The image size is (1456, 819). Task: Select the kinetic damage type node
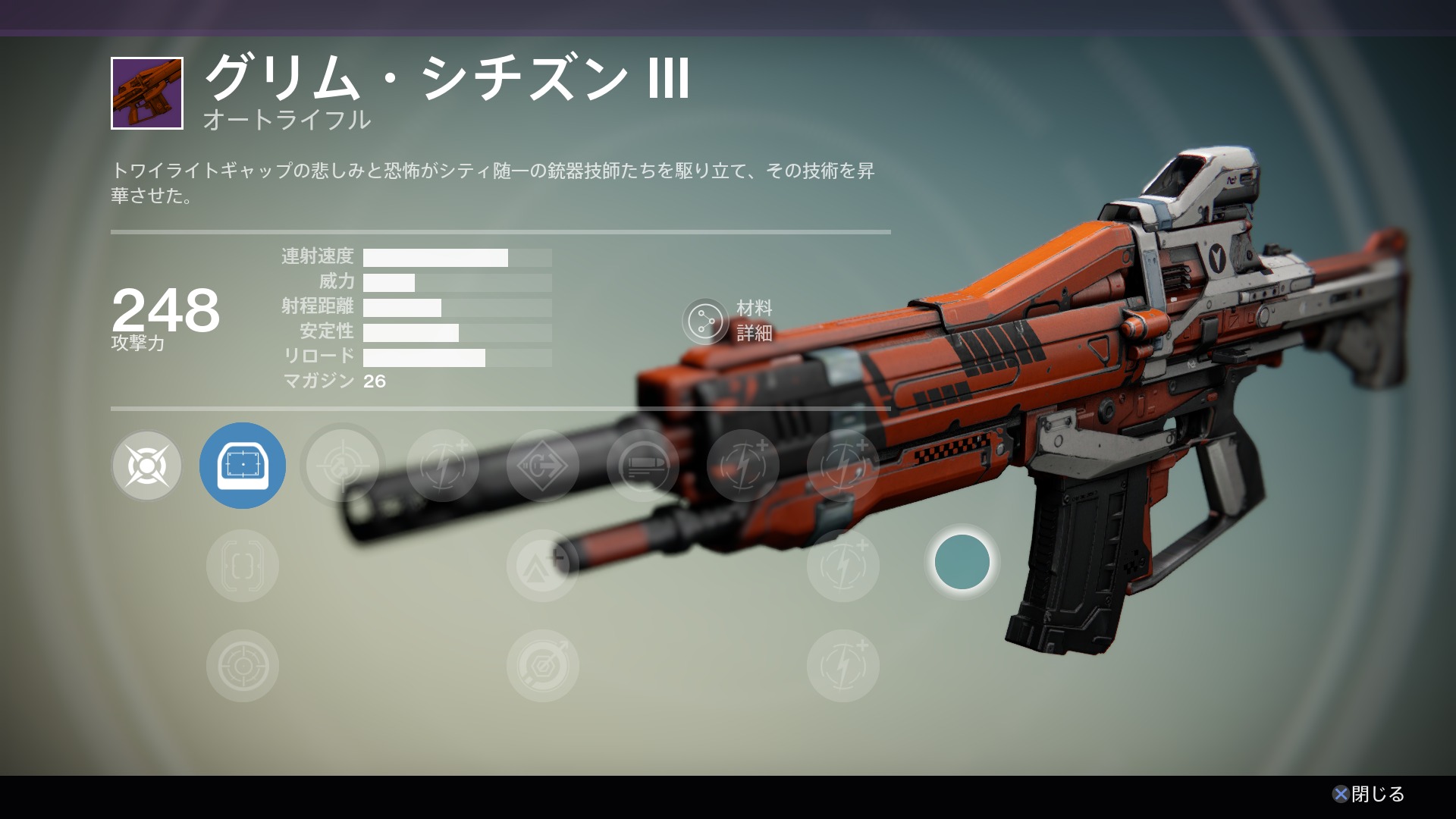[x=147, y=466]
